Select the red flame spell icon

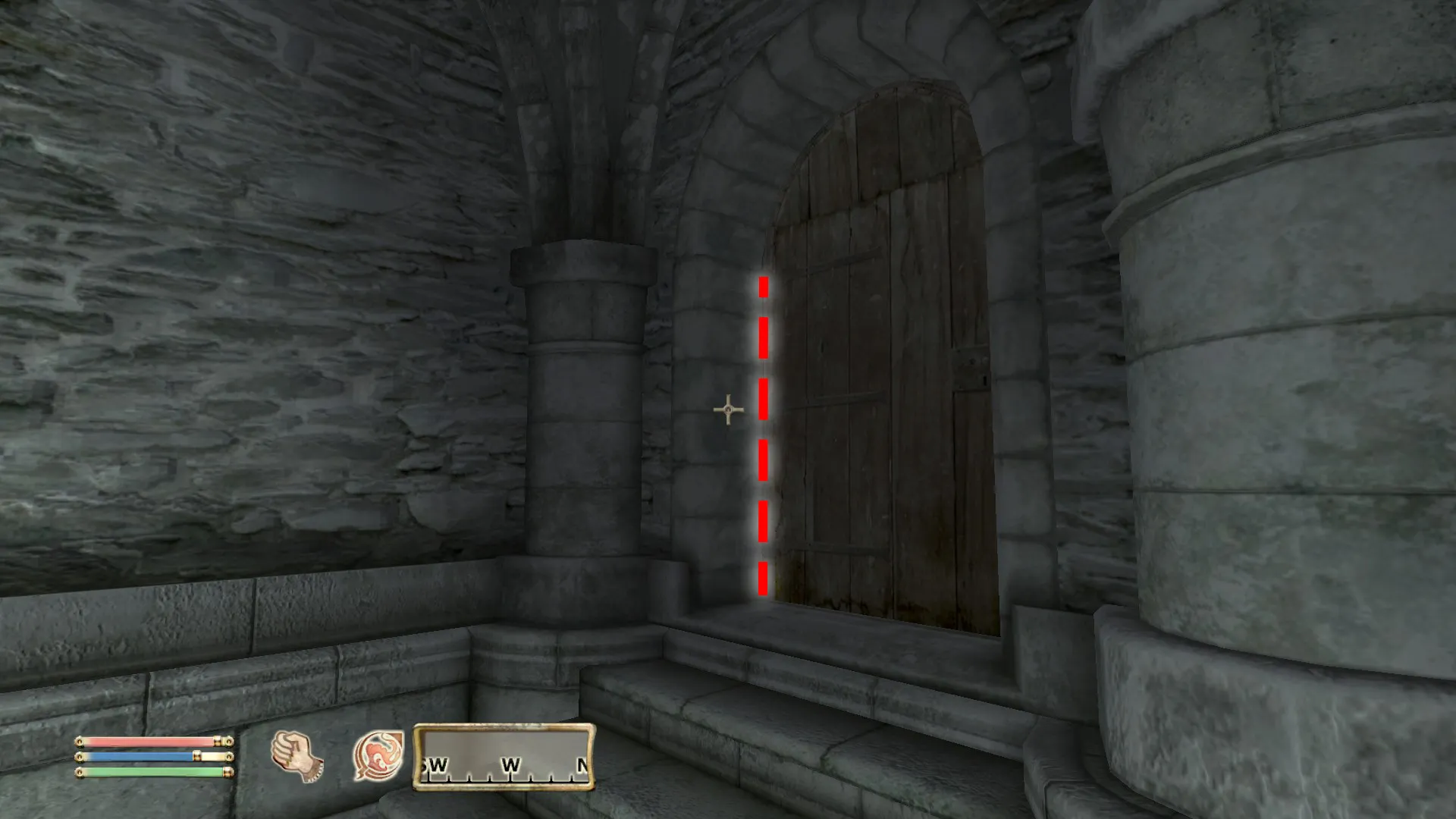click(x=378, y=756)
